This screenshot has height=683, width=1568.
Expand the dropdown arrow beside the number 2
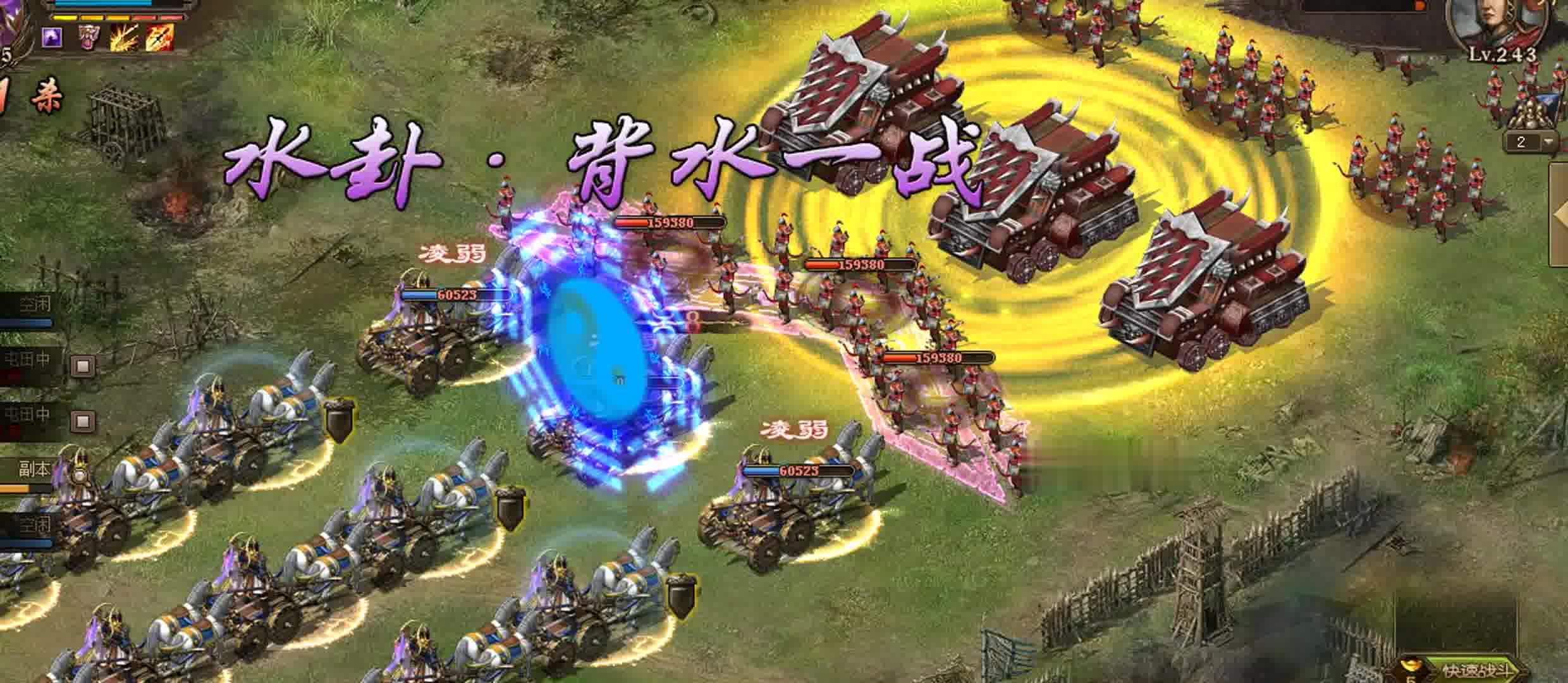pyautogui.click(x=1548, y=142)
